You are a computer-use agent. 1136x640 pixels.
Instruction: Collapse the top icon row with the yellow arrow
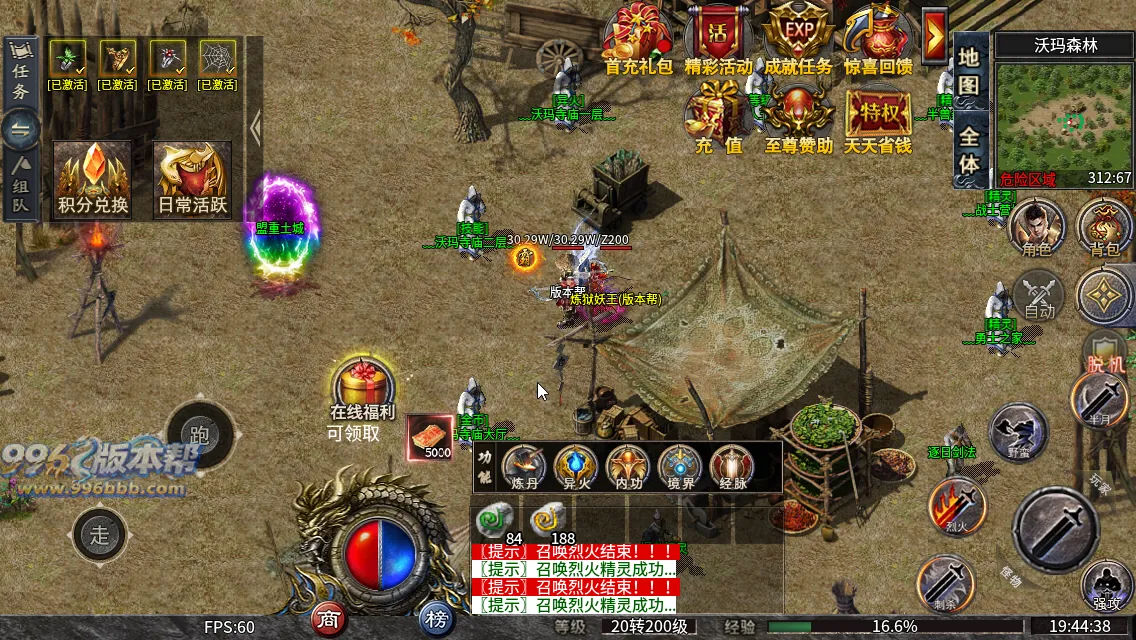point(935,38)
